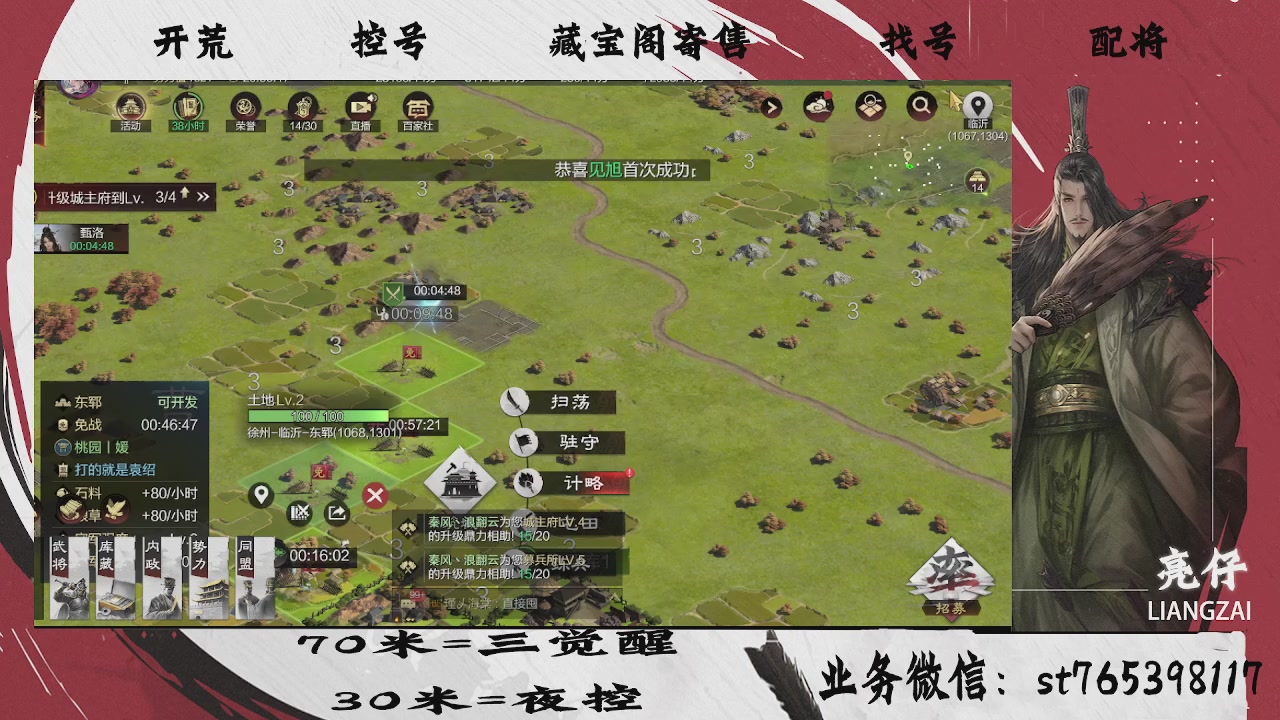Open the 直播 livestream feature

(x=359, y=107)
